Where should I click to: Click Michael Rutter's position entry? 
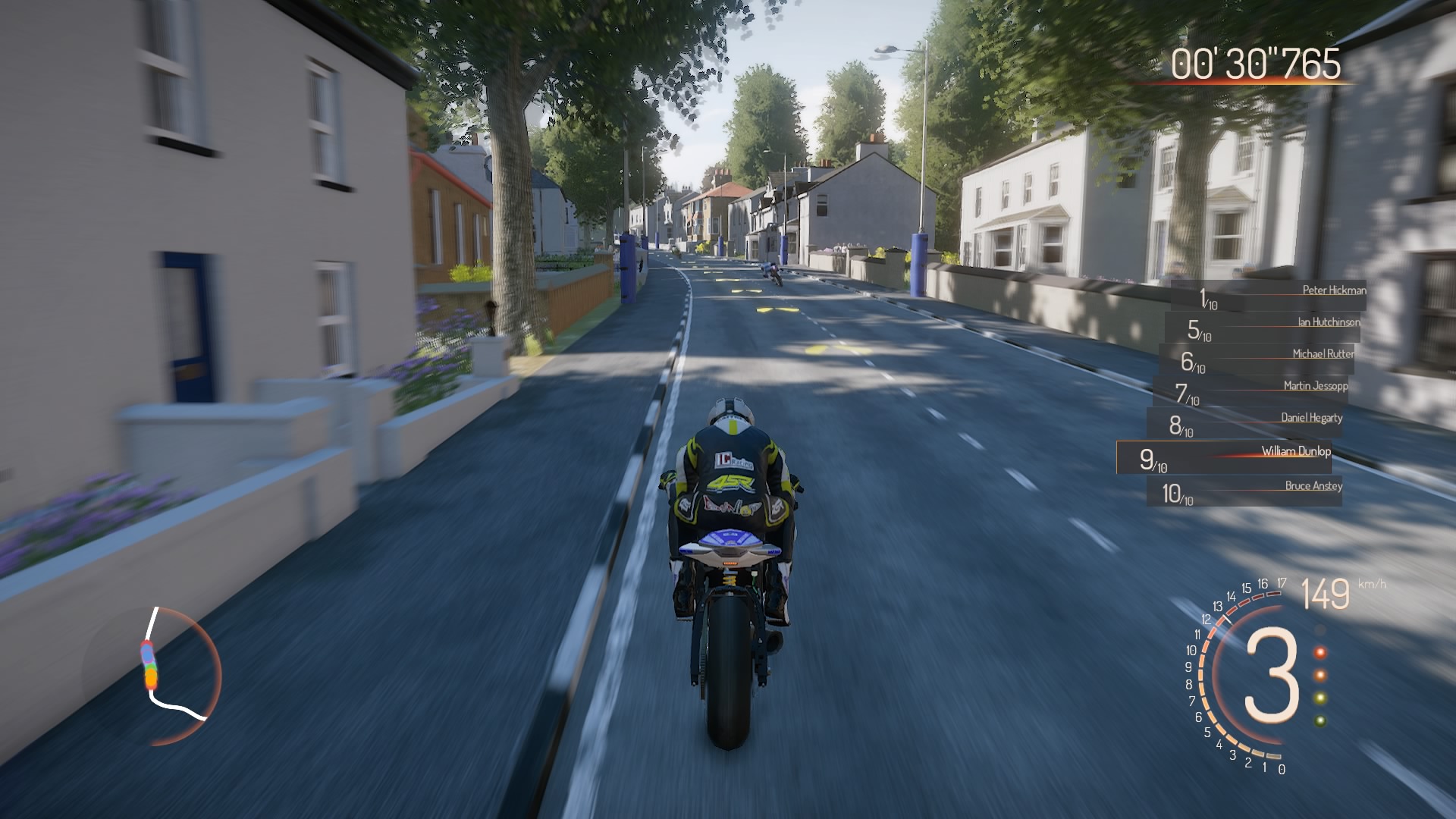click(x=1257, y=360)
